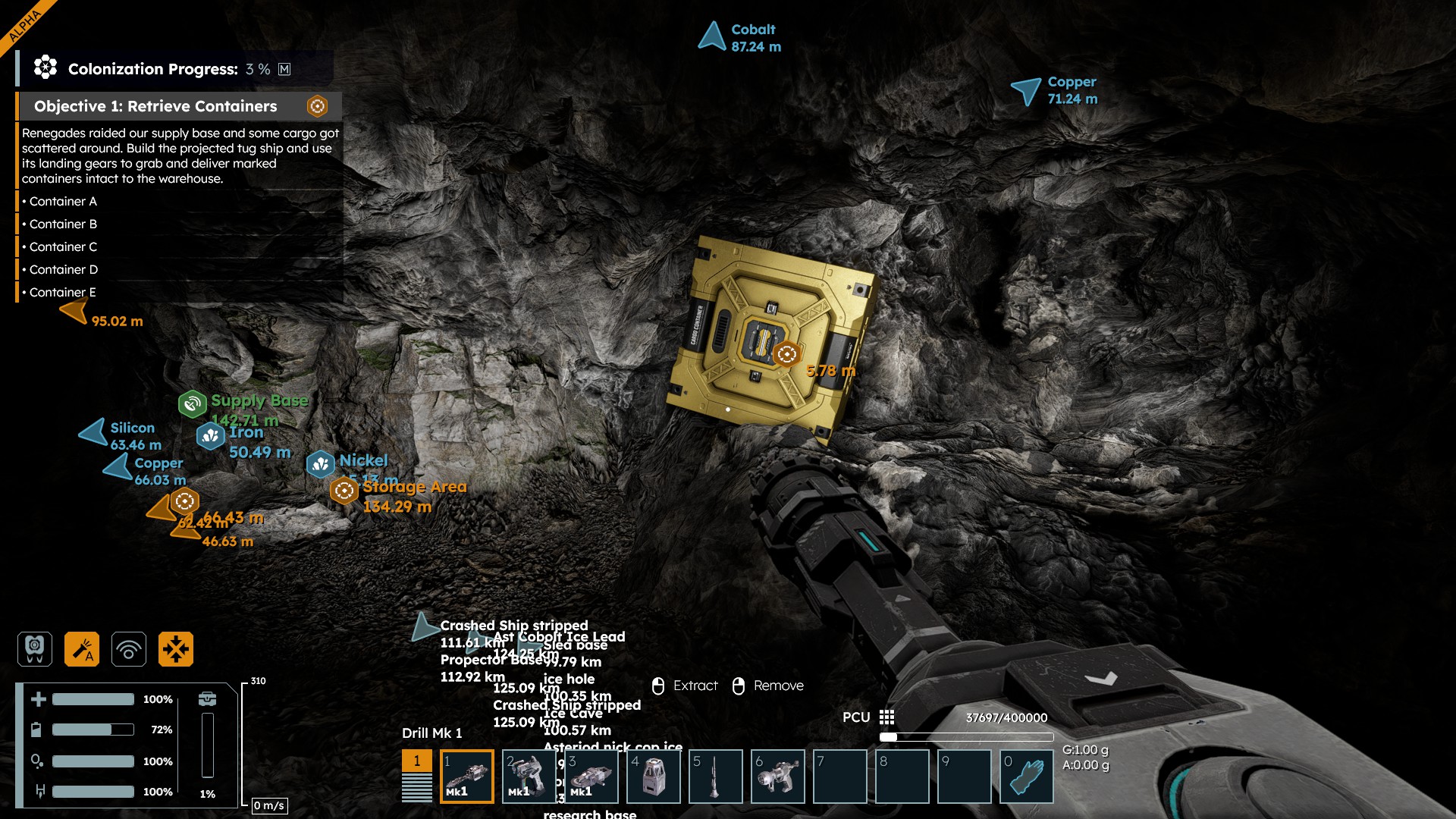
Task: Select the Drill Mk1 hotbar slot
Action: click(466, 776)
